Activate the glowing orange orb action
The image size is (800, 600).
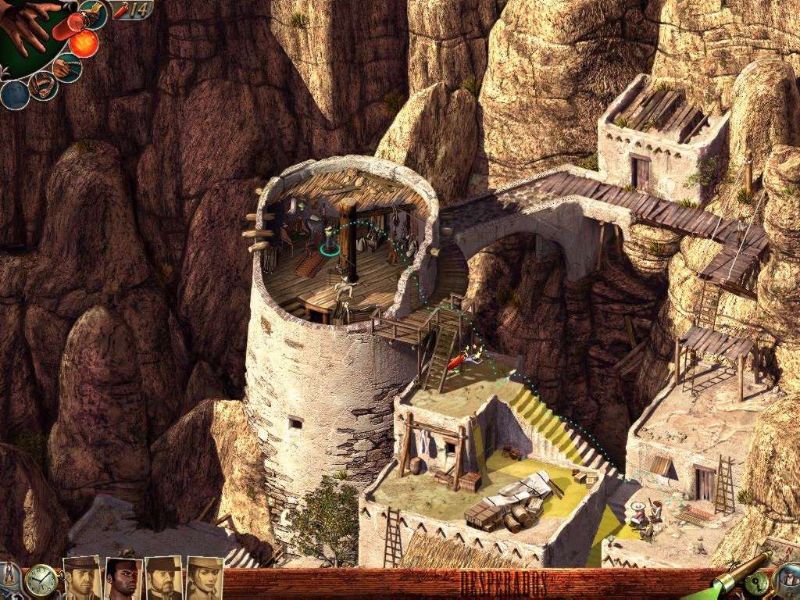click(84, 43)
